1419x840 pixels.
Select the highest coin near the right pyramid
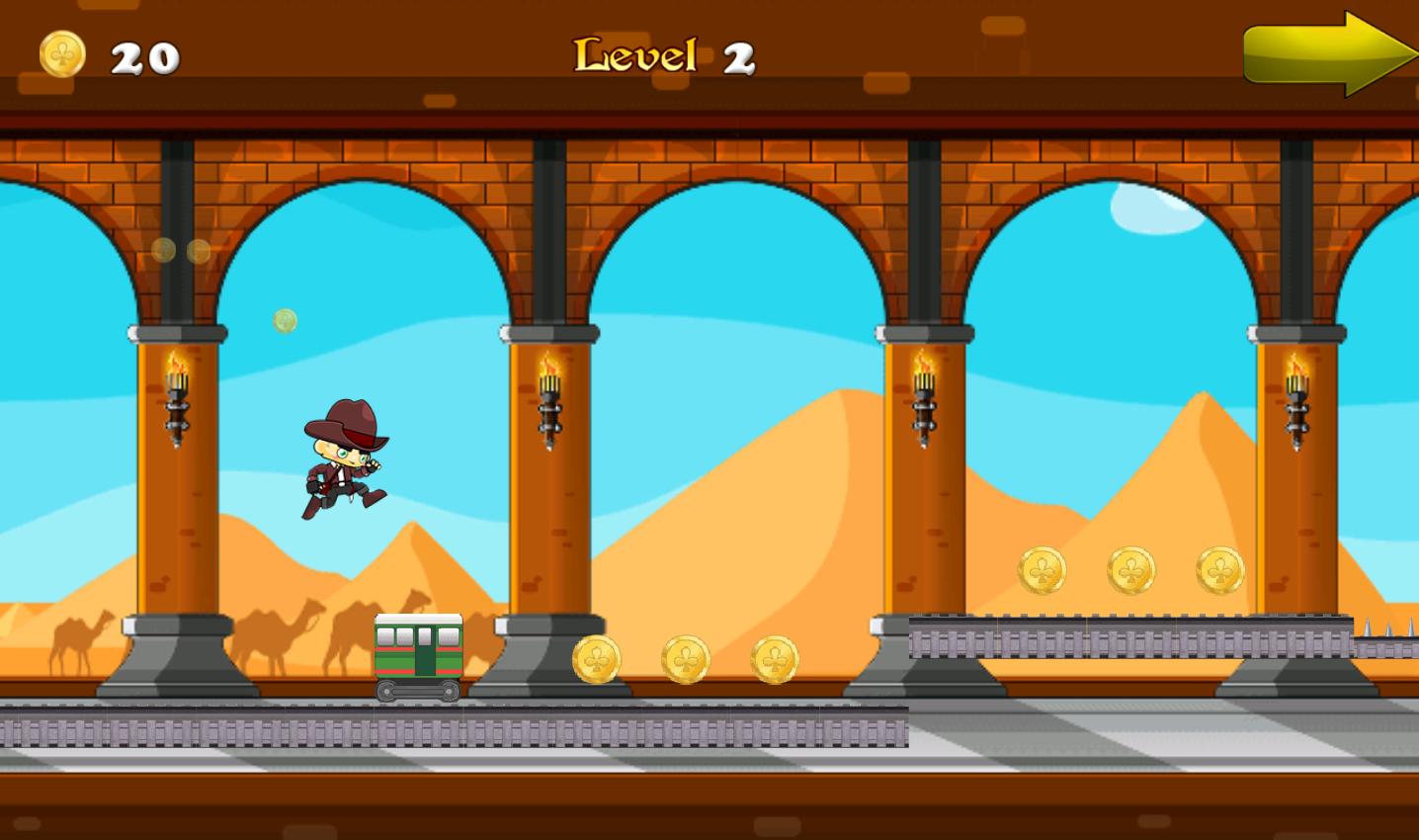[x=1218, y=570]
